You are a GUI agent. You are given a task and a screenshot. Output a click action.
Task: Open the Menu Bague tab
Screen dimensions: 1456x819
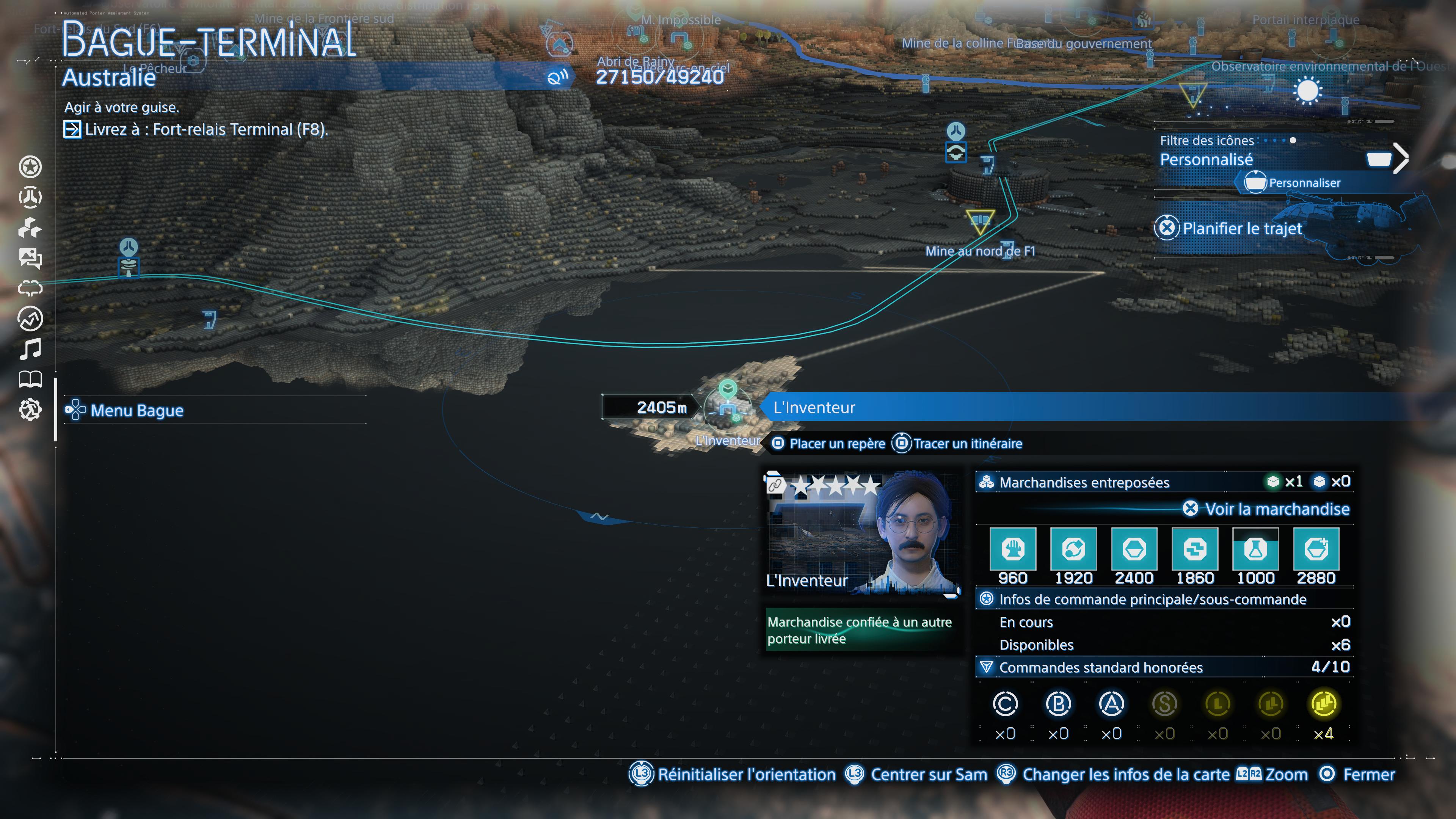click(136, 411)
